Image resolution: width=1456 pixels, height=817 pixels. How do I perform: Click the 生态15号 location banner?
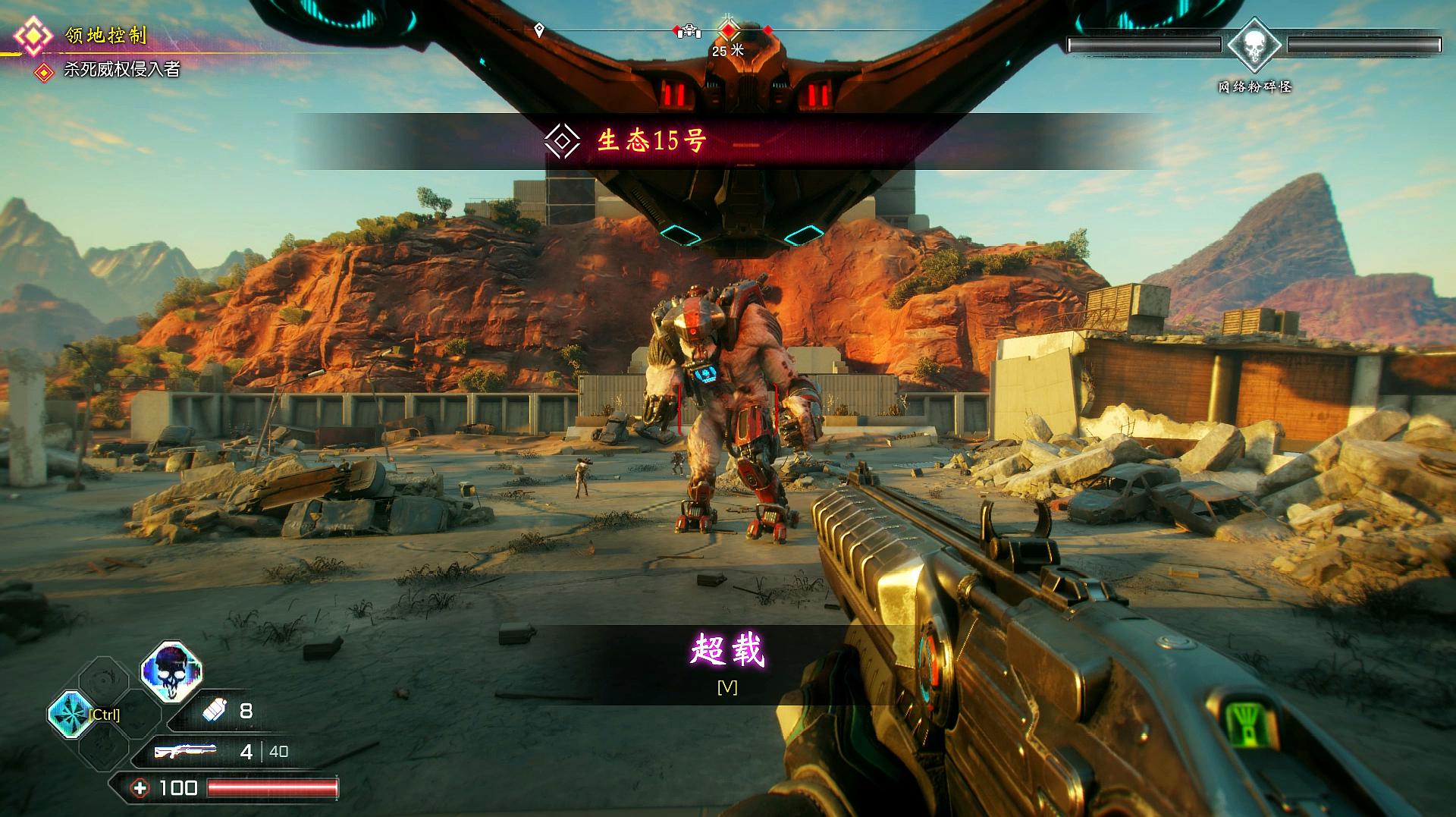coord(652,141)
